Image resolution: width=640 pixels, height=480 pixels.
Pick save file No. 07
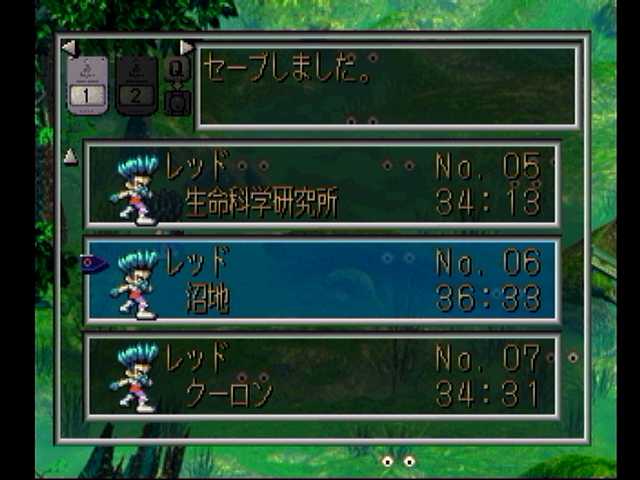click(x=322, y=376)
